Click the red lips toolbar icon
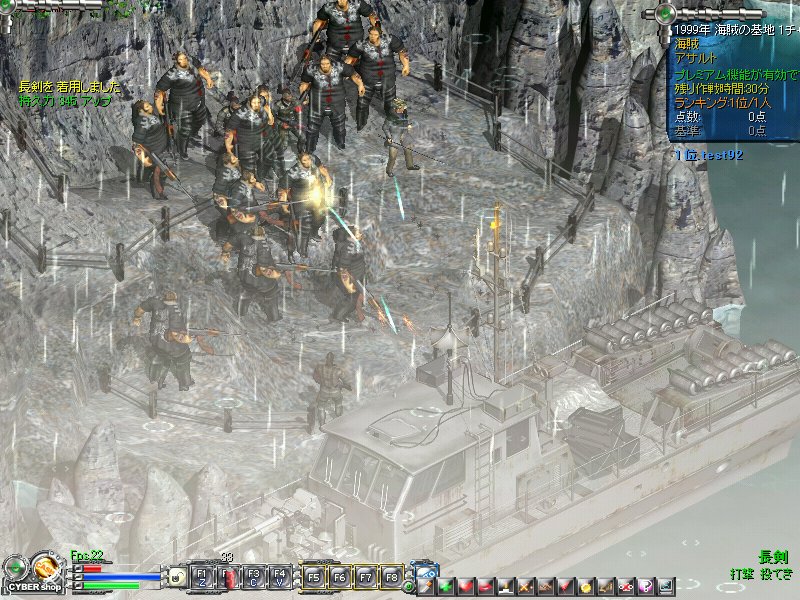The width and height of the screenshot is (800, 600). pyautogui.click(x=485, y=585)
